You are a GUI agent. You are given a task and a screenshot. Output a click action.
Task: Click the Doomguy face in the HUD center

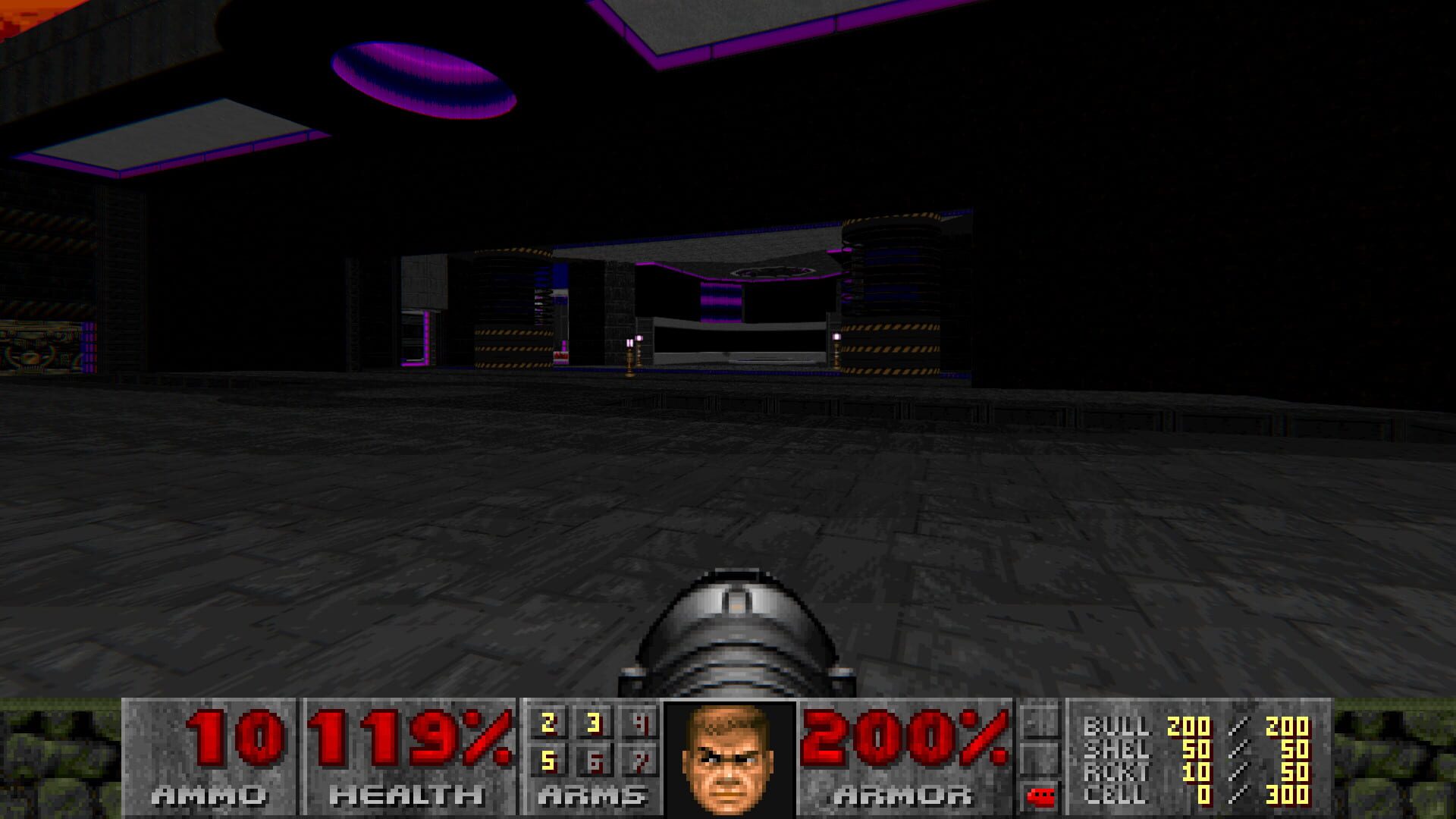coord(726,758)
